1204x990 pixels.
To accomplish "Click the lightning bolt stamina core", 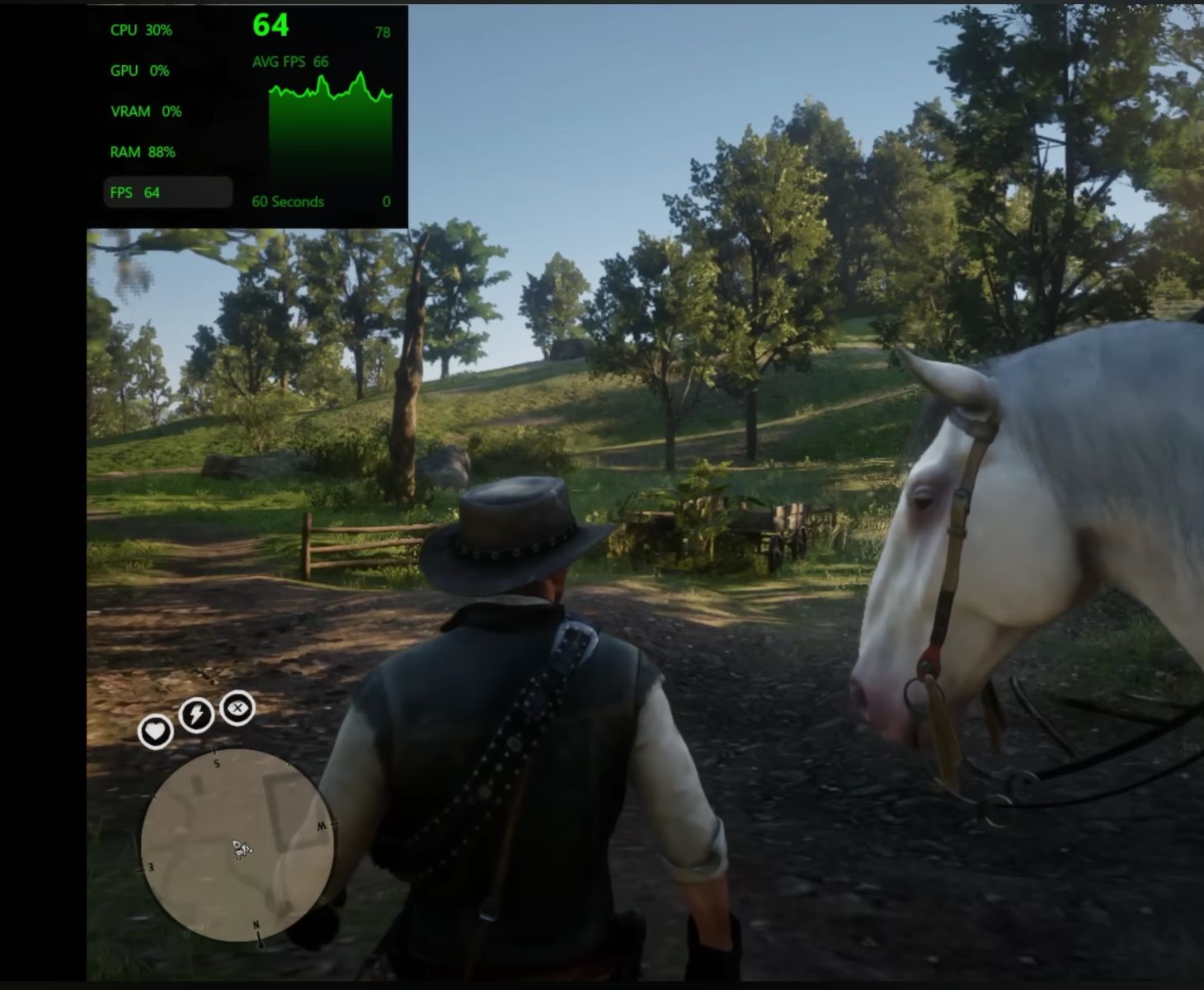I will point(196,714).
